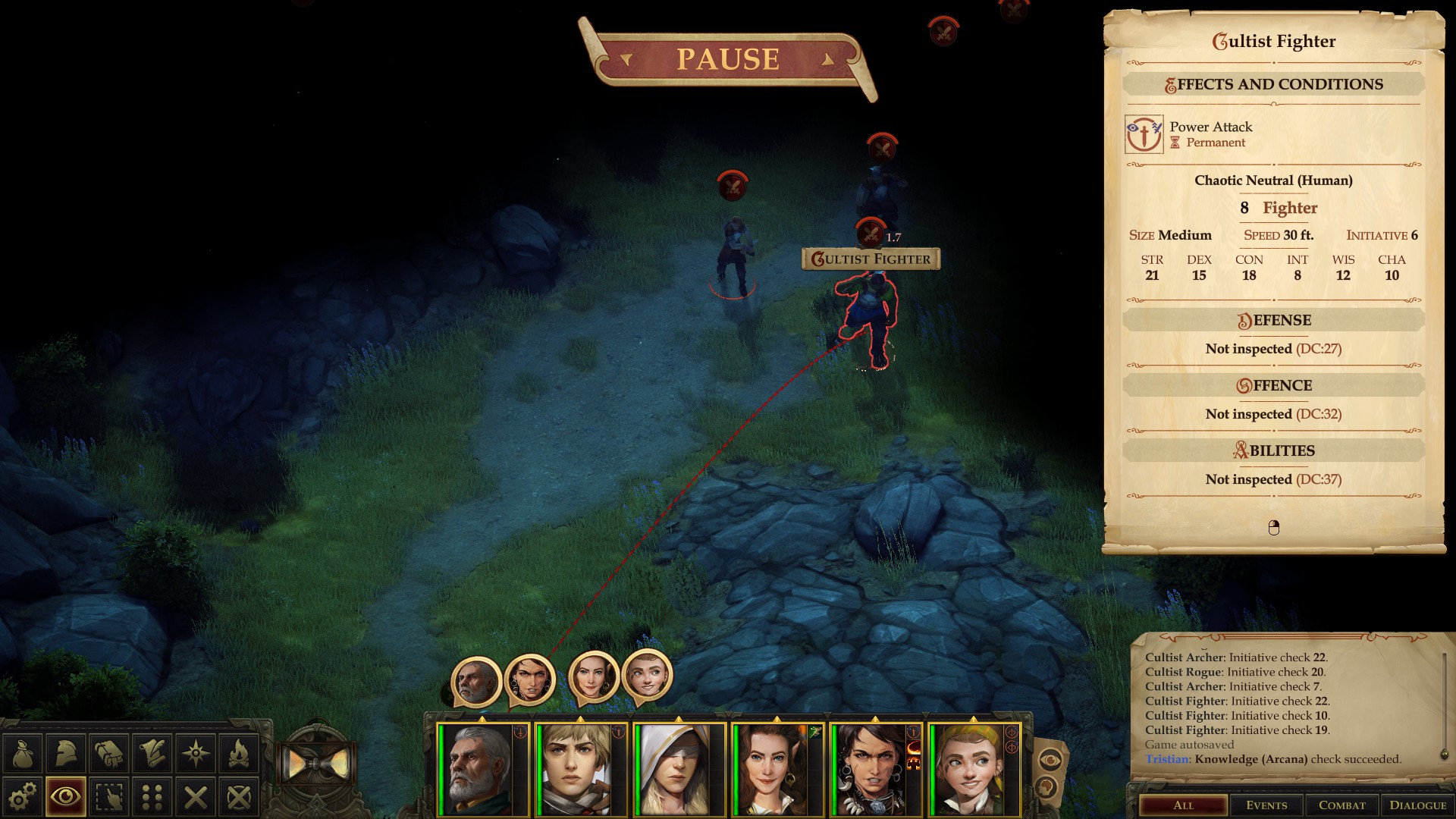Click the PAUSE banner

point(728,59)
